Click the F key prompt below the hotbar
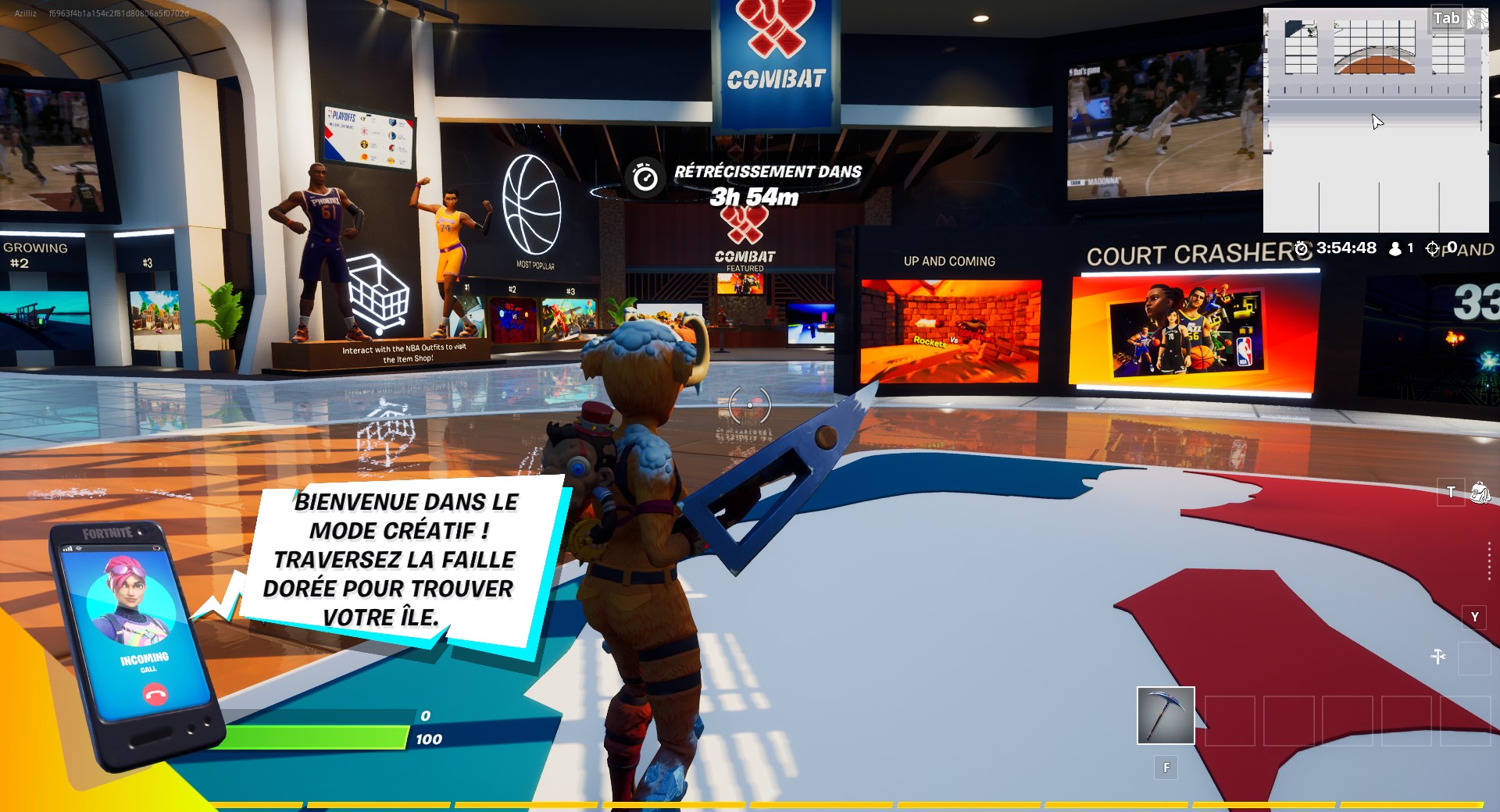1500x812 pixels. click(1166, 767)
